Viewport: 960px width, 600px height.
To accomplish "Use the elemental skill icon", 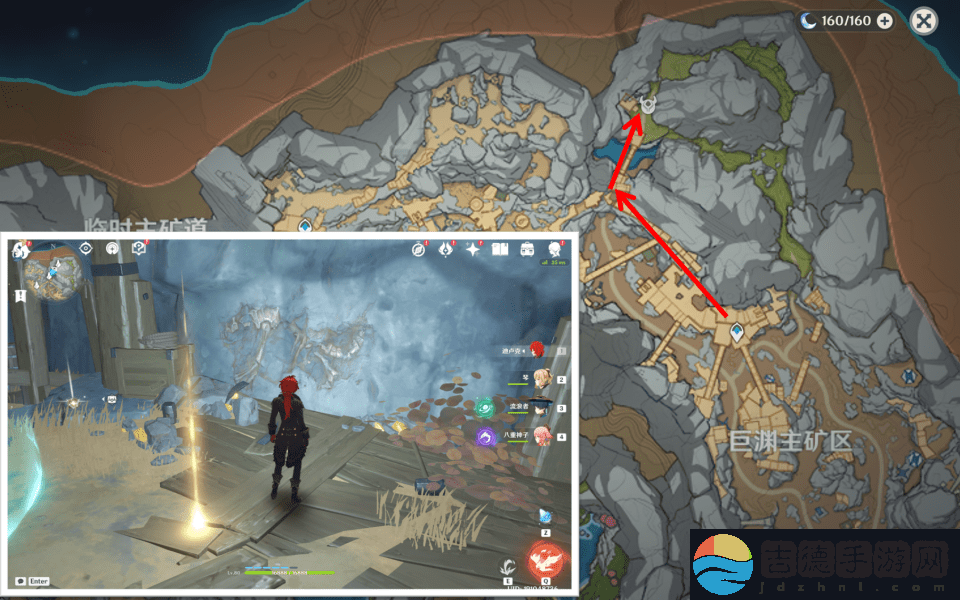I will pyautogui.click(x=507, y=567).
